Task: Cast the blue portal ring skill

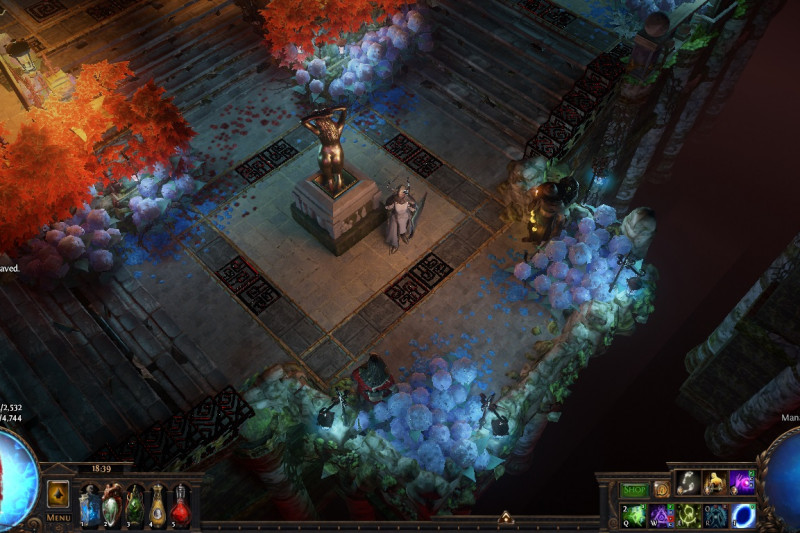Action: pyautogui.click(x=742, y=515)
